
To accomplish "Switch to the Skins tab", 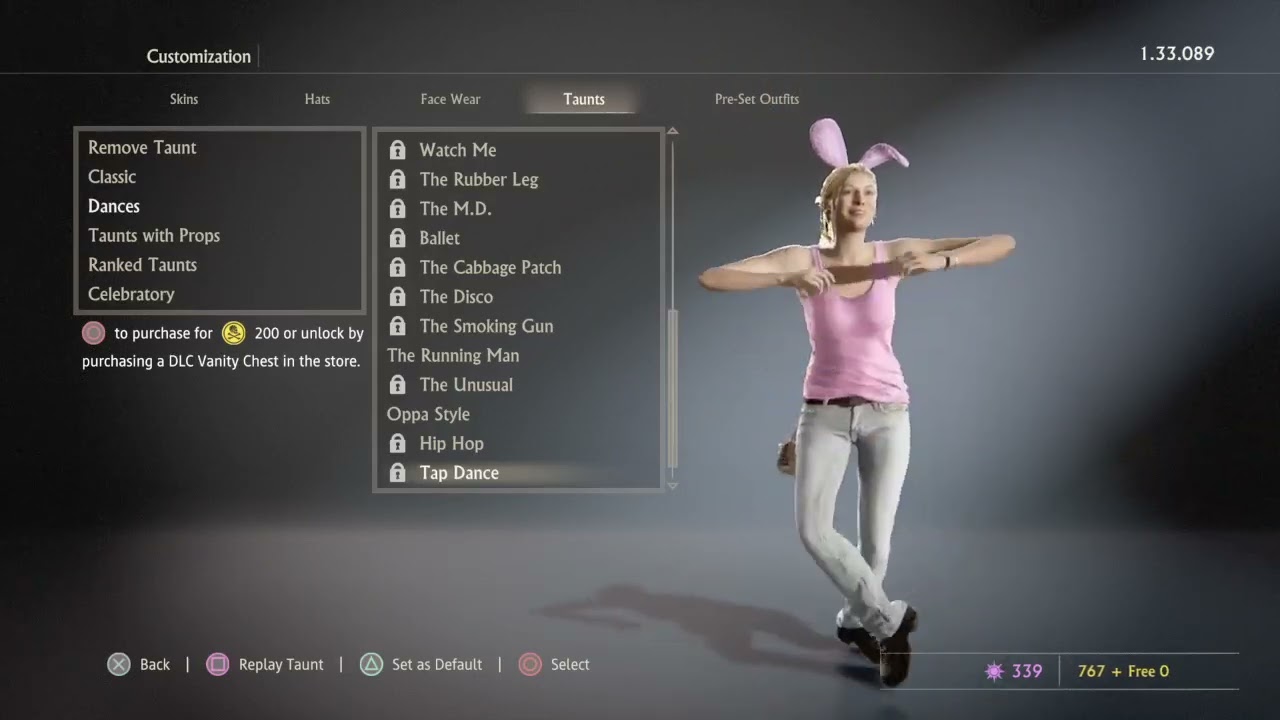I will click(184, 99).
